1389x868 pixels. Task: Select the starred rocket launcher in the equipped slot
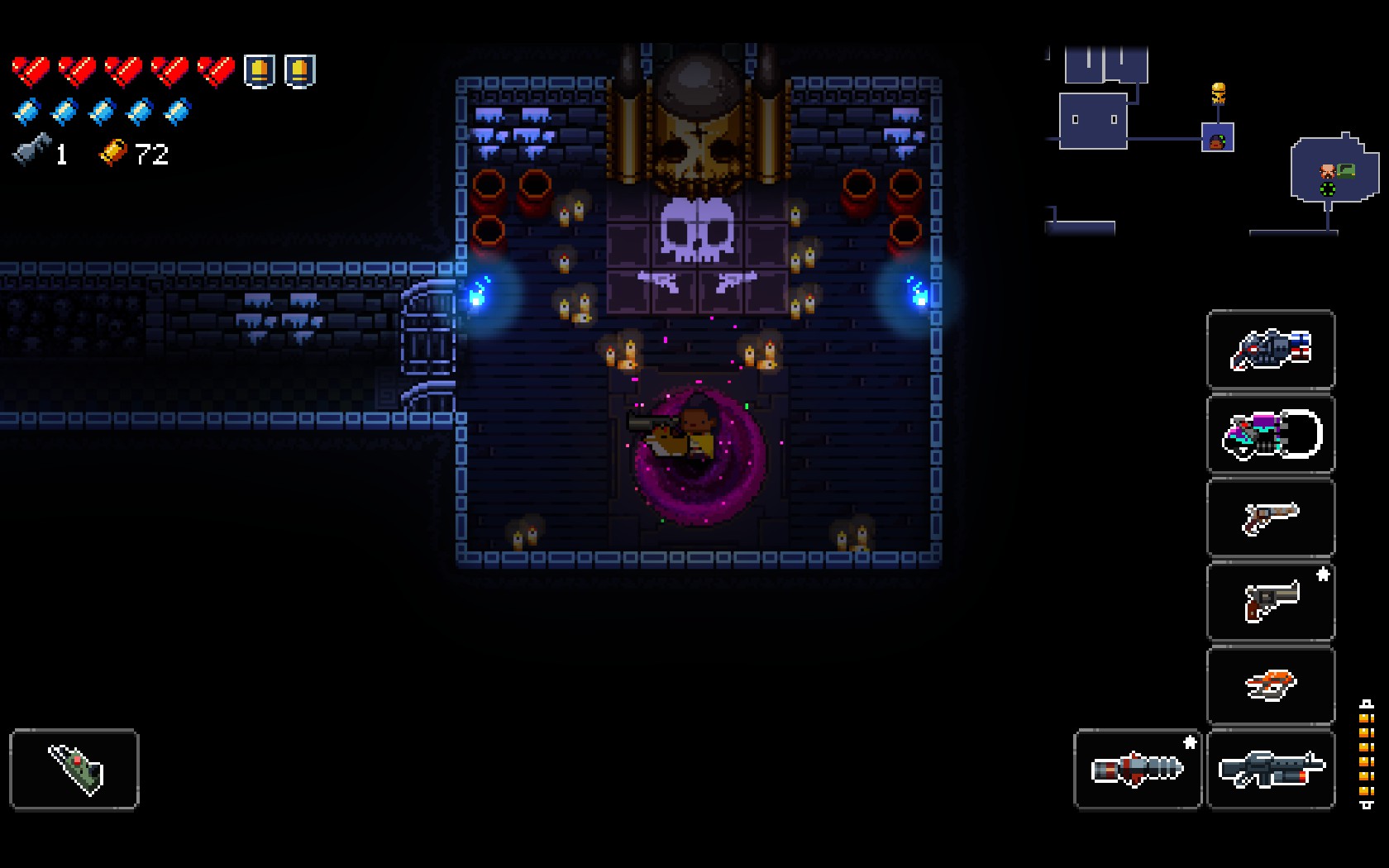coord(1137,768)
